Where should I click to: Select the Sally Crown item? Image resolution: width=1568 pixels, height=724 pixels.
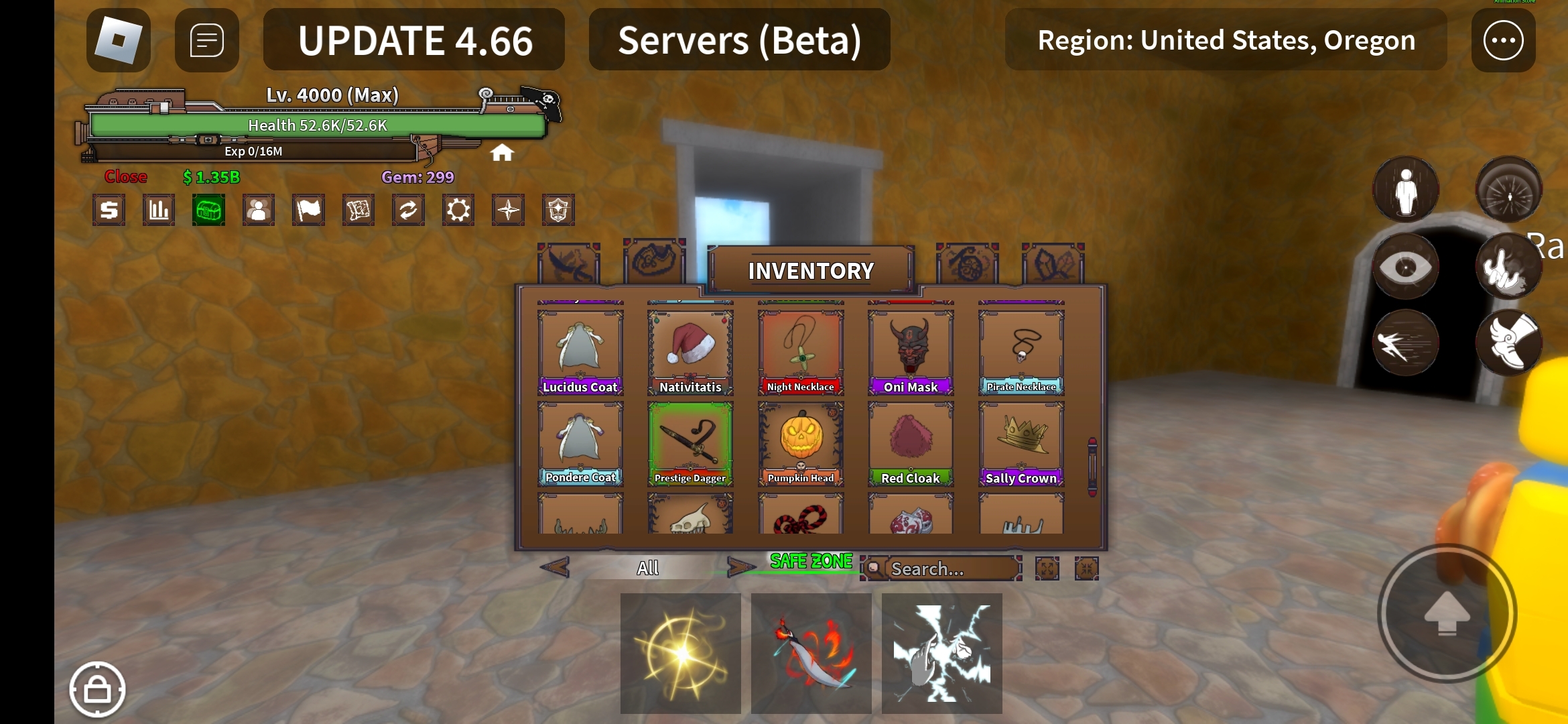click(x=1021, y=444)
